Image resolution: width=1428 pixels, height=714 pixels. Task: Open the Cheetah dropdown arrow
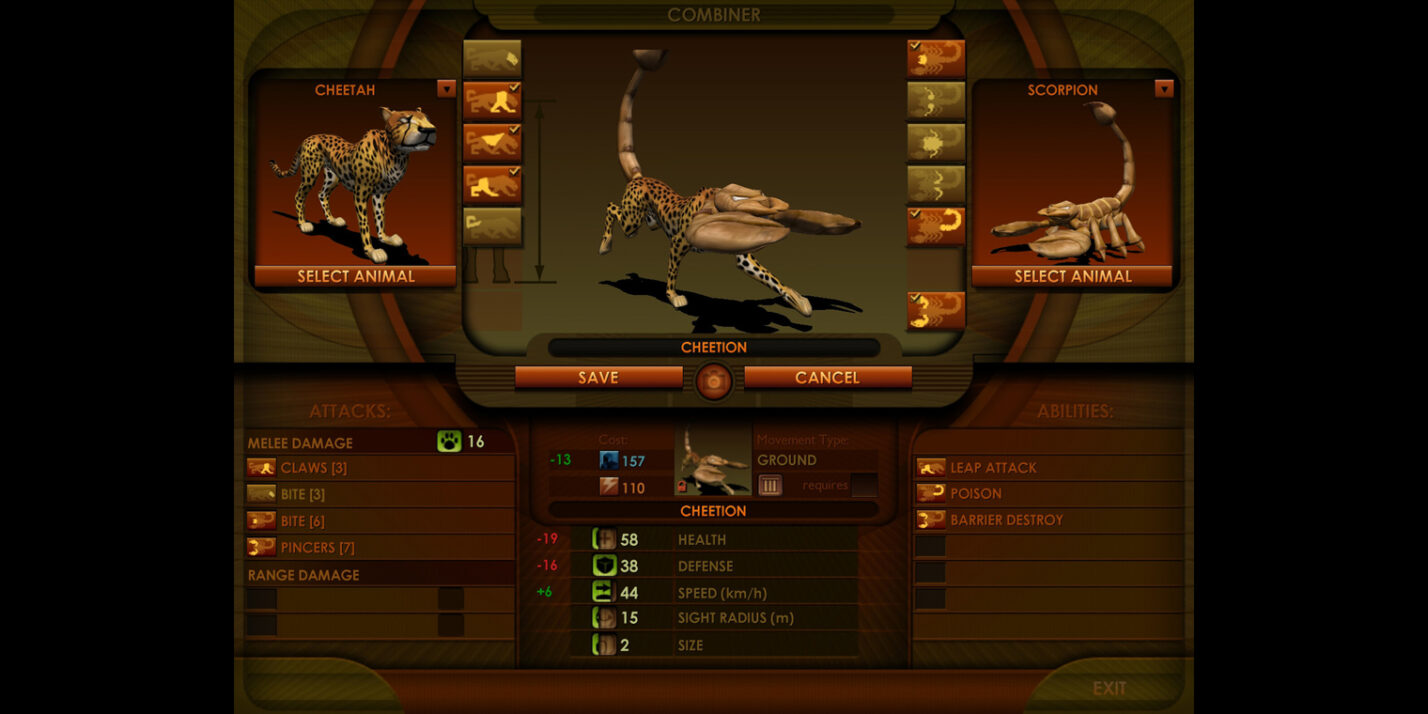pos(446,89)
